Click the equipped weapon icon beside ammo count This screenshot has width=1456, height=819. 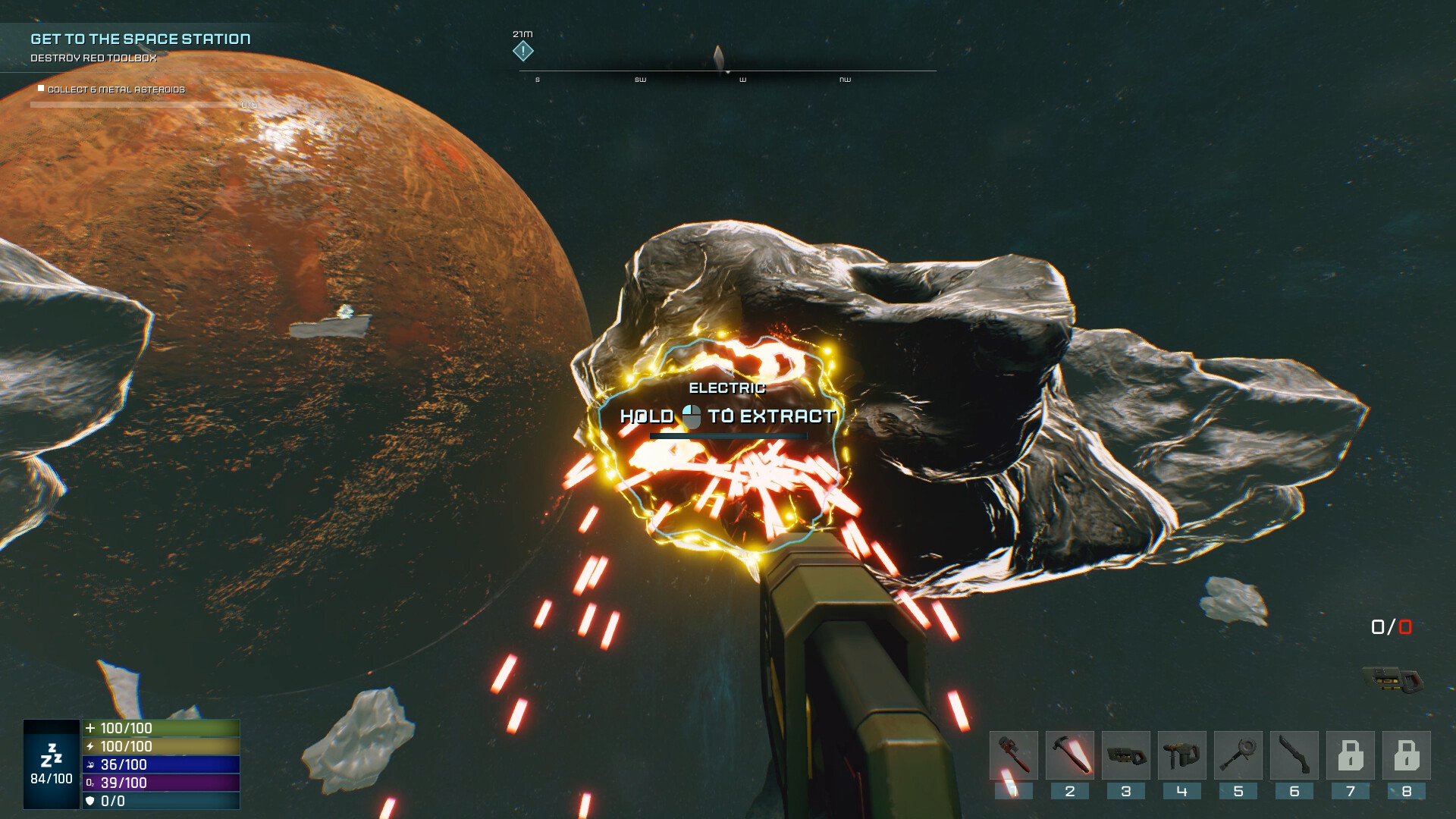click(1393, 679)
